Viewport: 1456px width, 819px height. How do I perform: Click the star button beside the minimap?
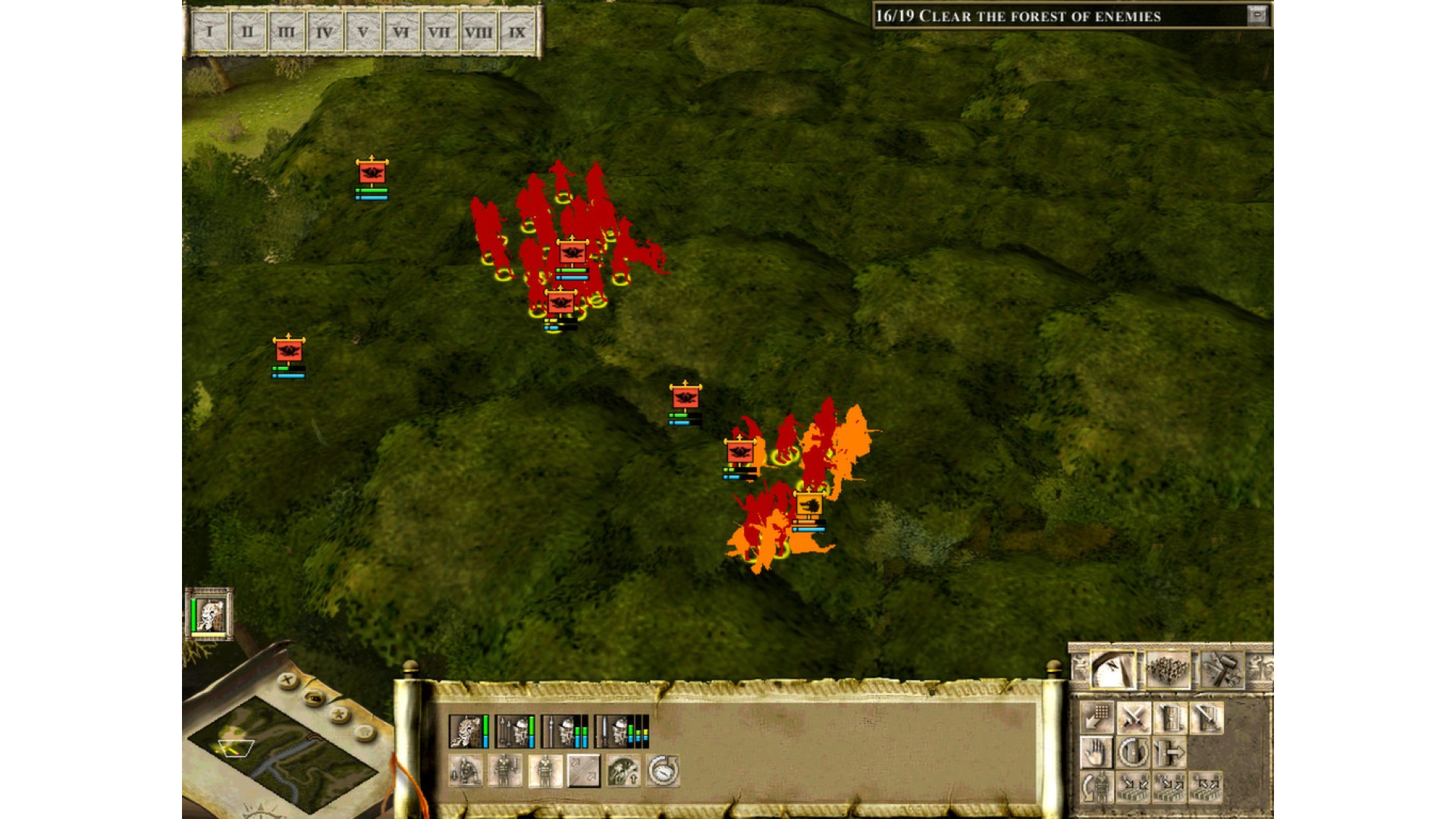340,714
